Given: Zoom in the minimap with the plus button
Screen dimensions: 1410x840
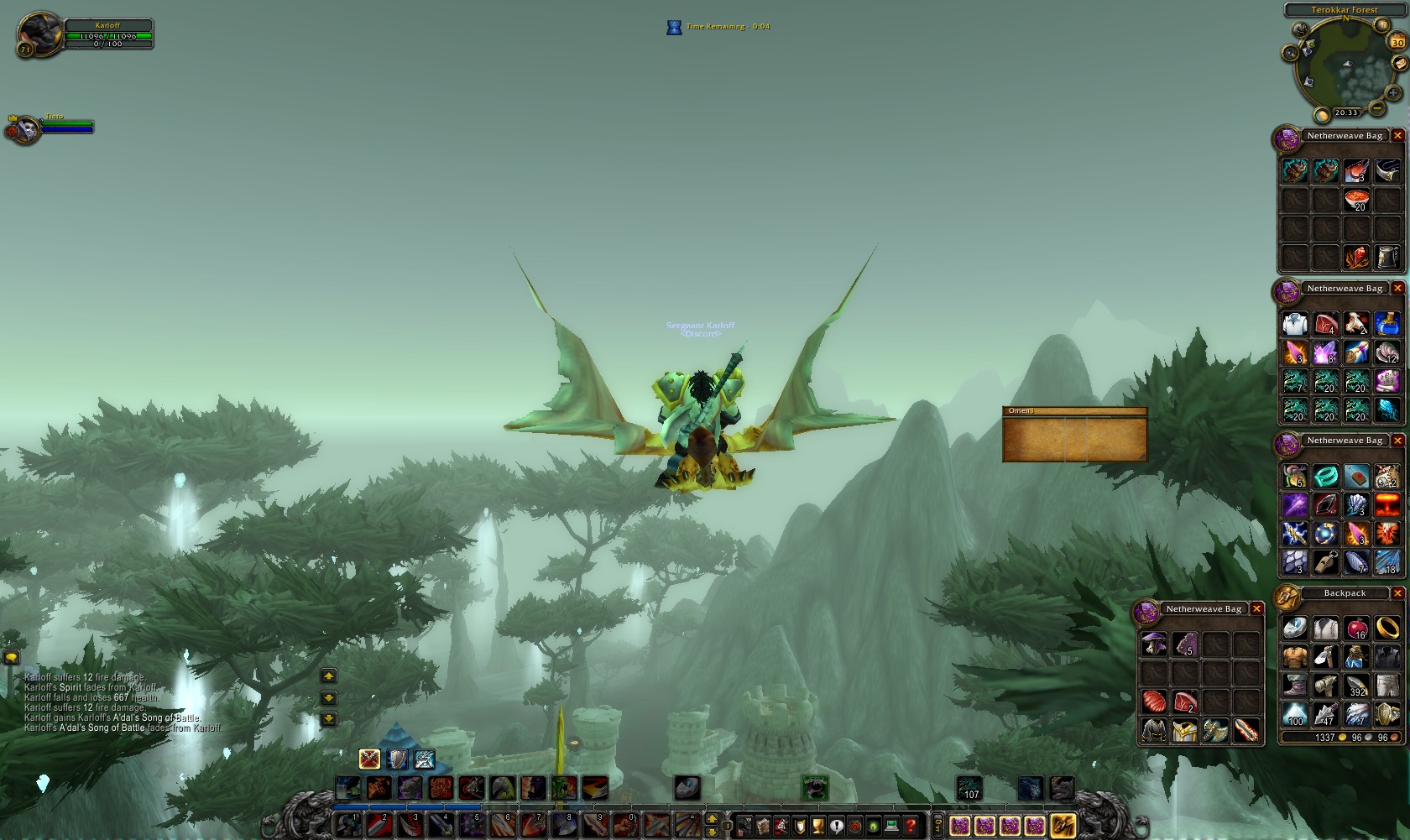Looking at the screenshot, I should 1394,92.
